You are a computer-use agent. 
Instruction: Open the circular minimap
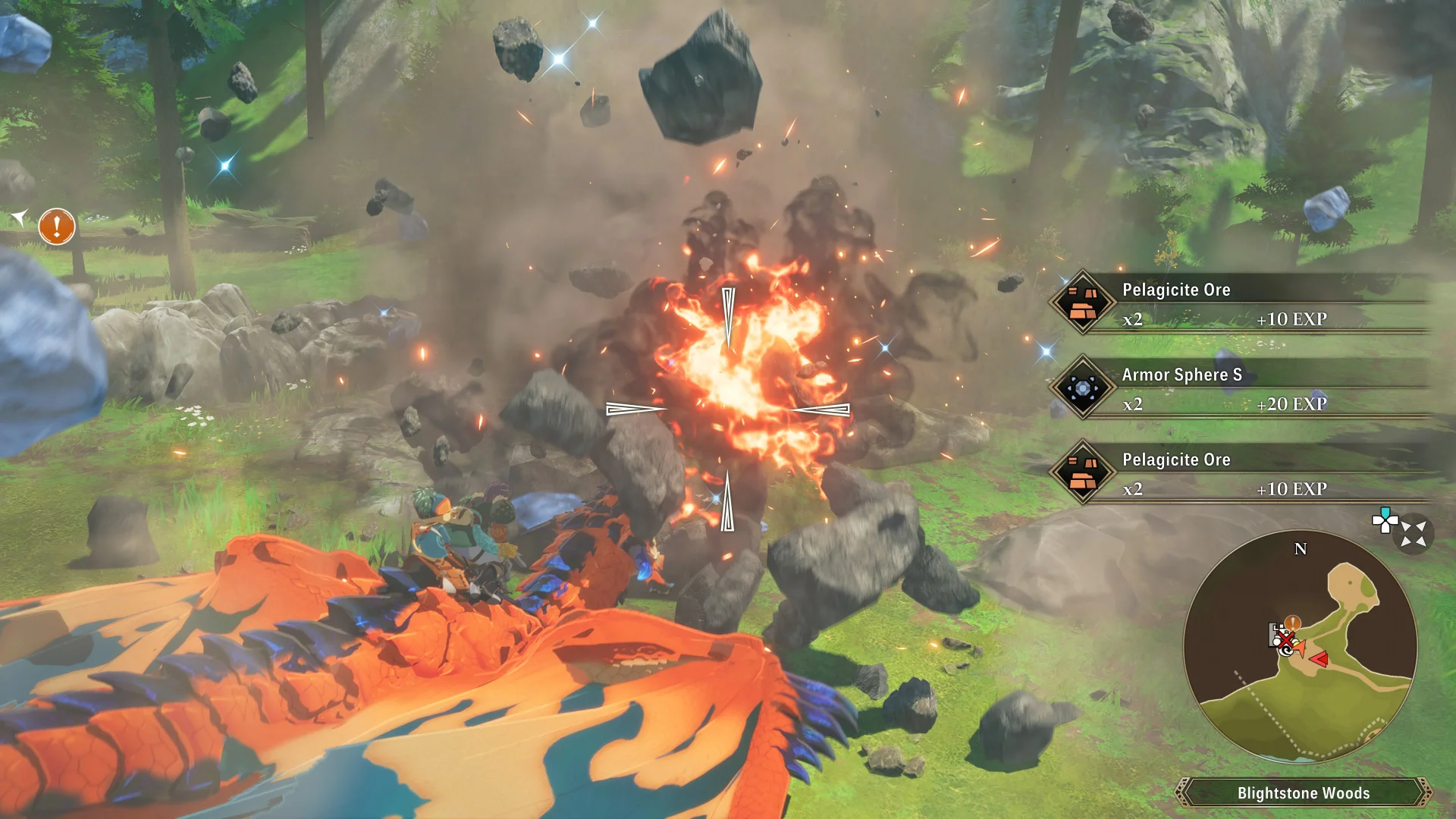(x=1300, y=646)
